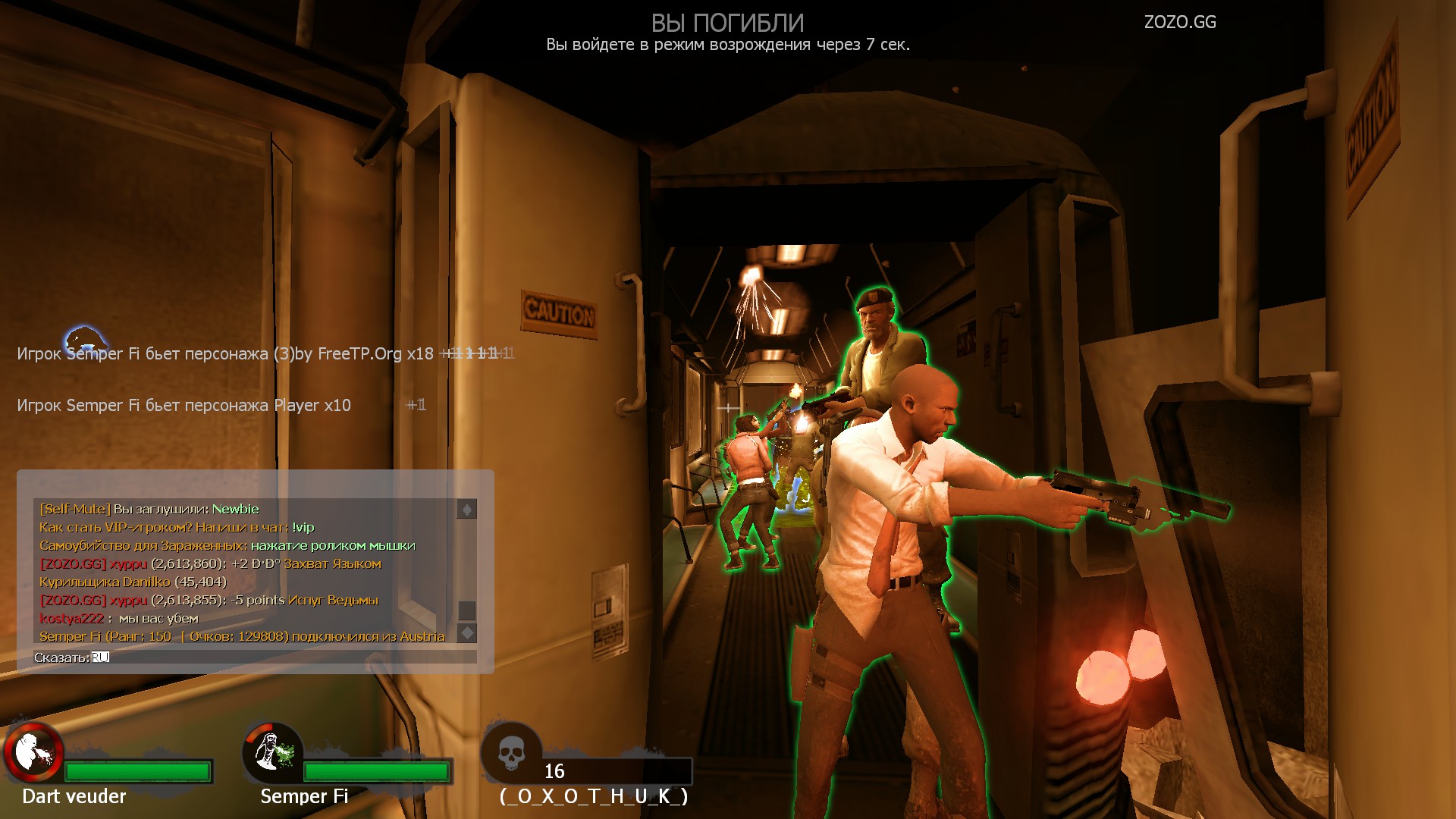
Task: Click the chat scroll-down arrow button
Action: tap(467, 632)
